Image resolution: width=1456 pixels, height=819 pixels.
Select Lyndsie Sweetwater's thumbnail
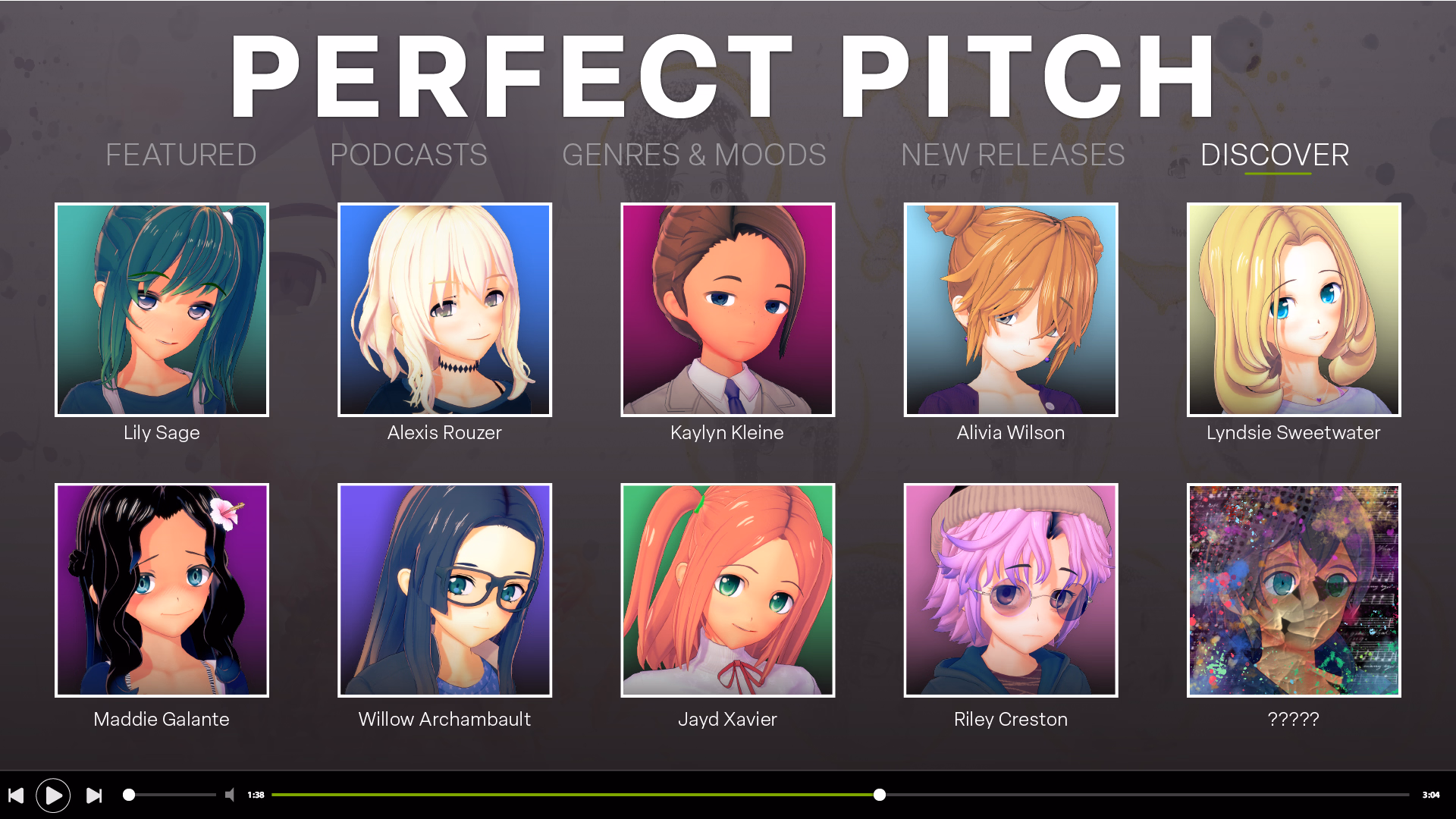[1293, 309]
